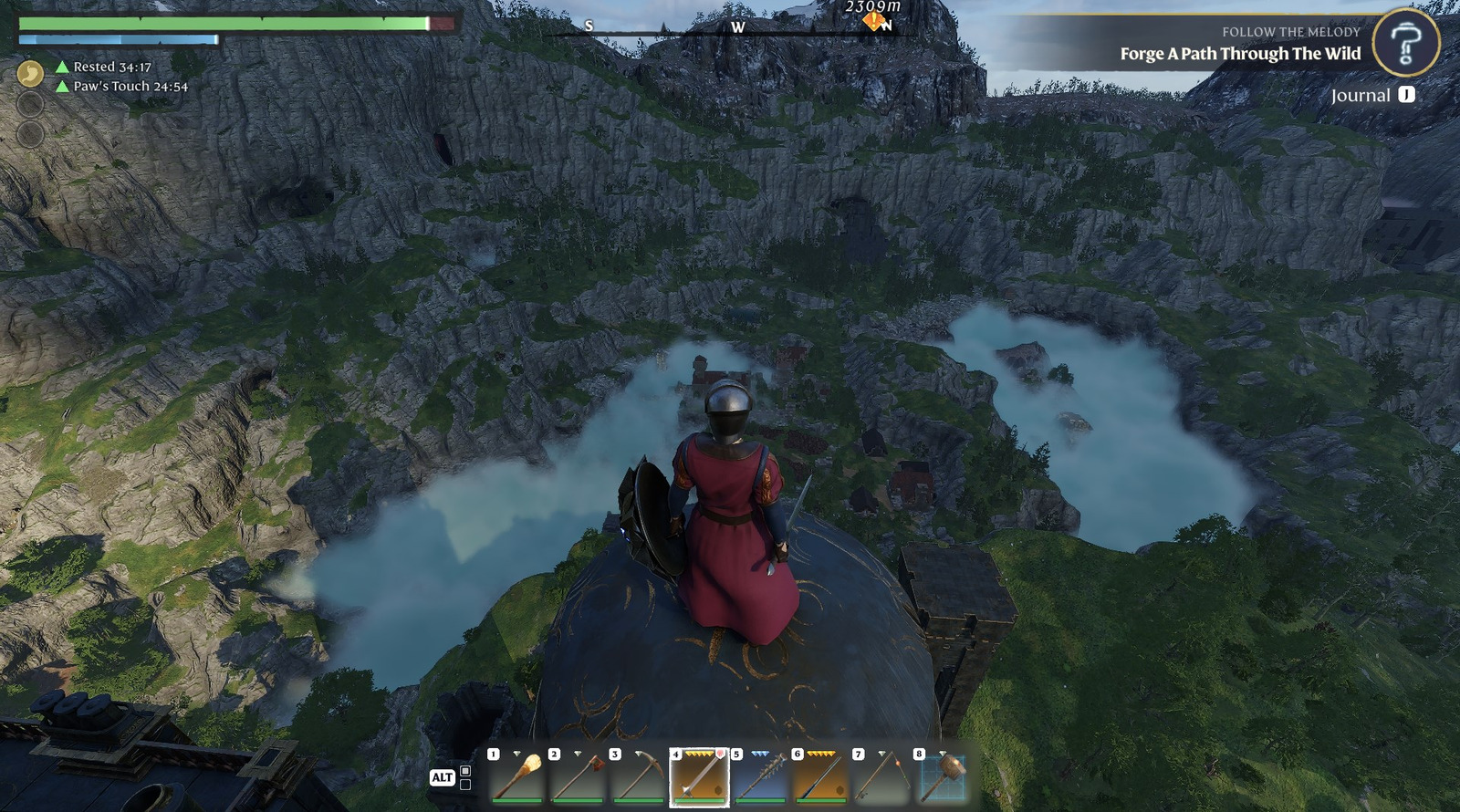
Task: Equip the fishing rod from the hotbar
Action: click(881, 777)
